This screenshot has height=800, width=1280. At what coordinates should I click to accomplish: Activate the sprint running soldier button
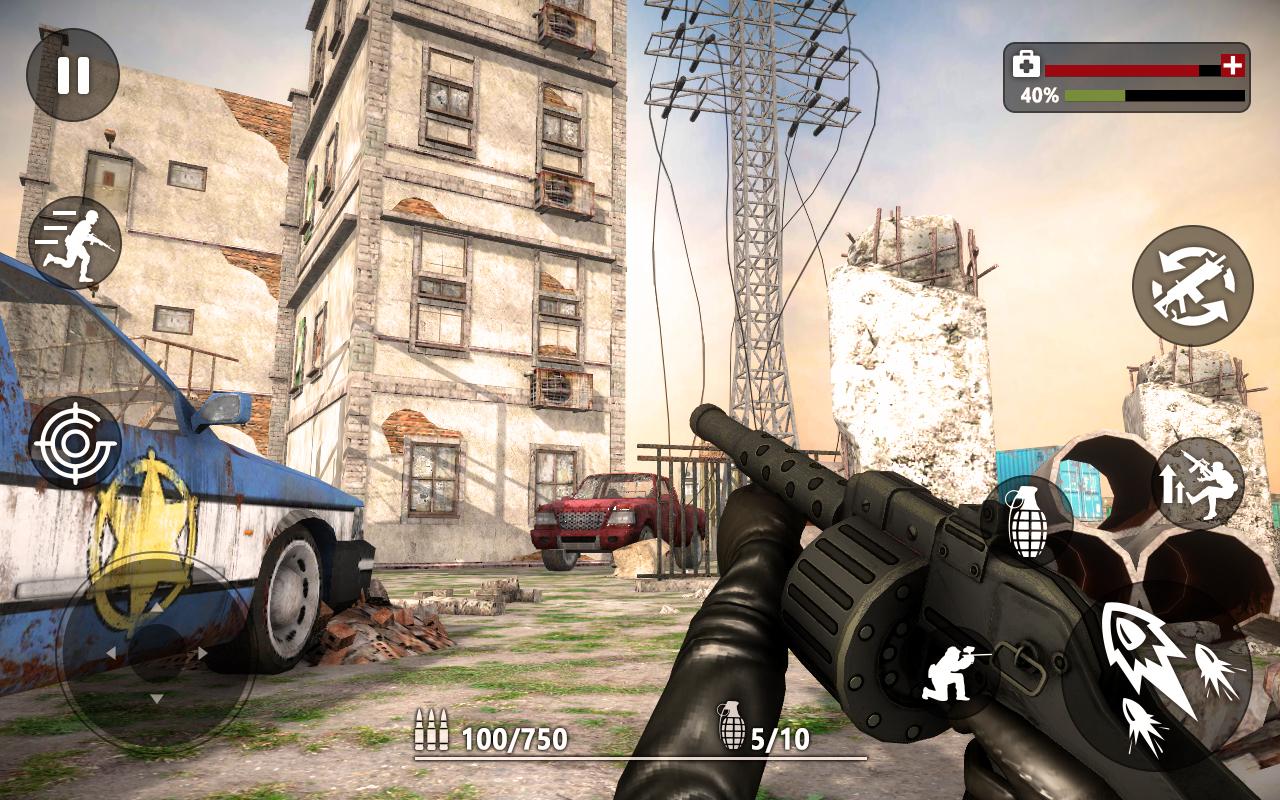click(x=75, y=243)
